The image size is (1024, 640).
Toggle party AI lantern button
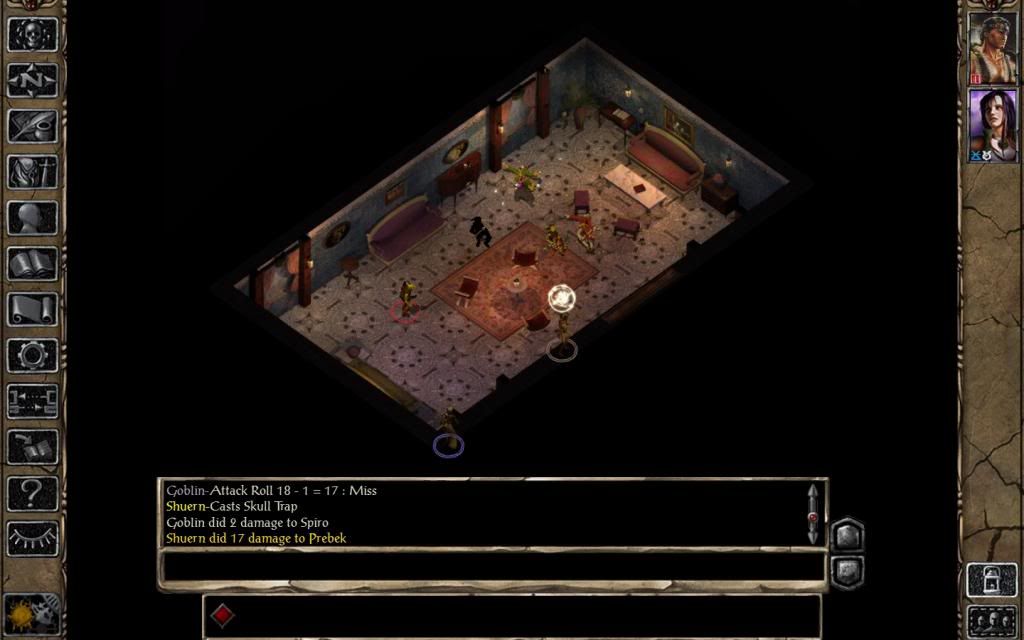coord(991,581)
